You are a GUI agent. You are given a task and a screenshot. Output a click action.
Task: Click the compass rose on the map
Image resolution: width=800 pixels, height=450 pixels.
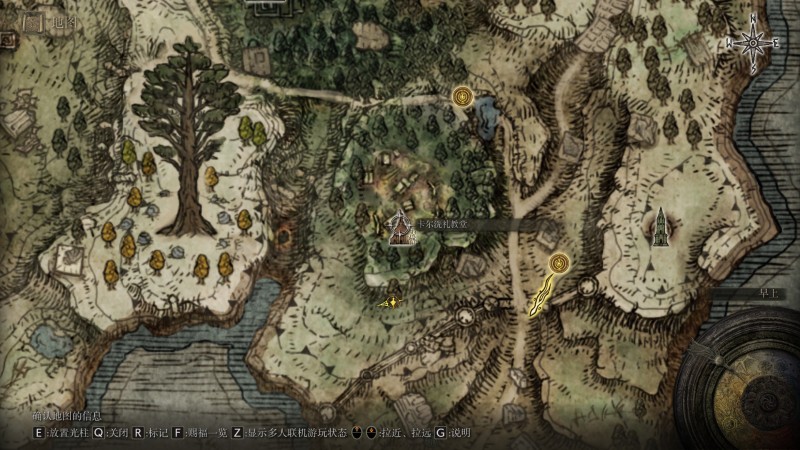tap(753, 43)
